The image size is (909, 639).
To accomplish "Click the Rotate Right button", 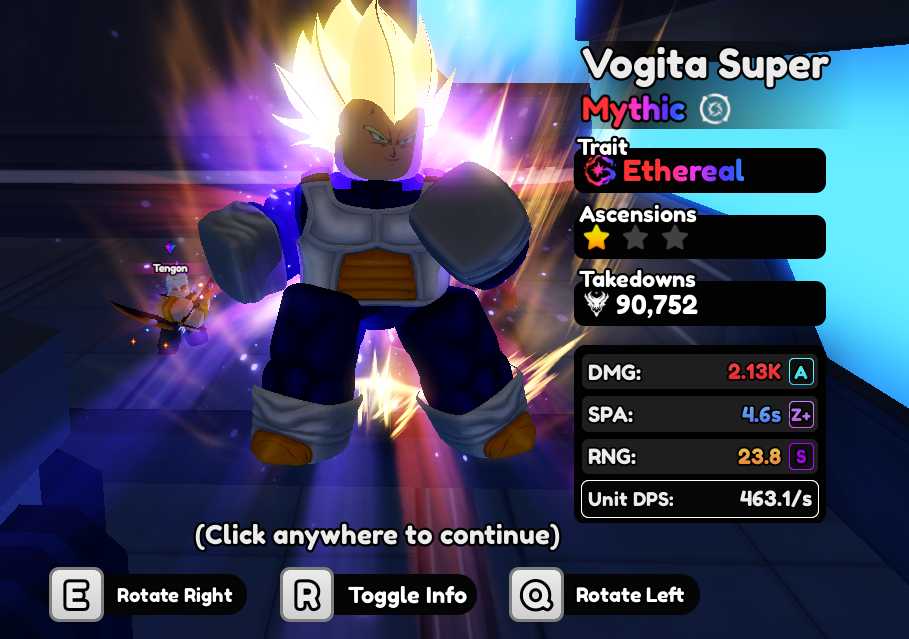I will [x=148, y=596].
